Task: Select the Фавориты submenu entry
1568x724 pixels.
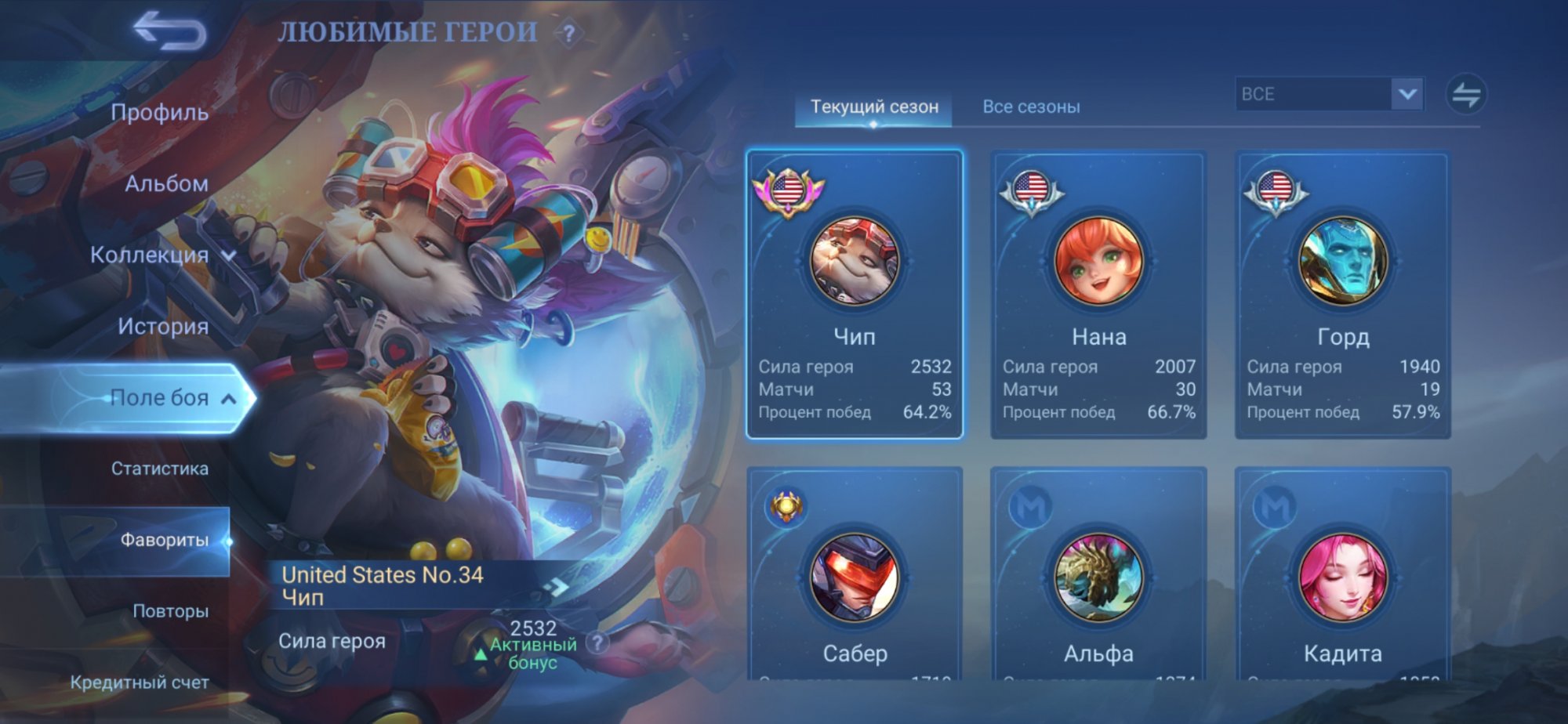Action: tap(164, 540)
